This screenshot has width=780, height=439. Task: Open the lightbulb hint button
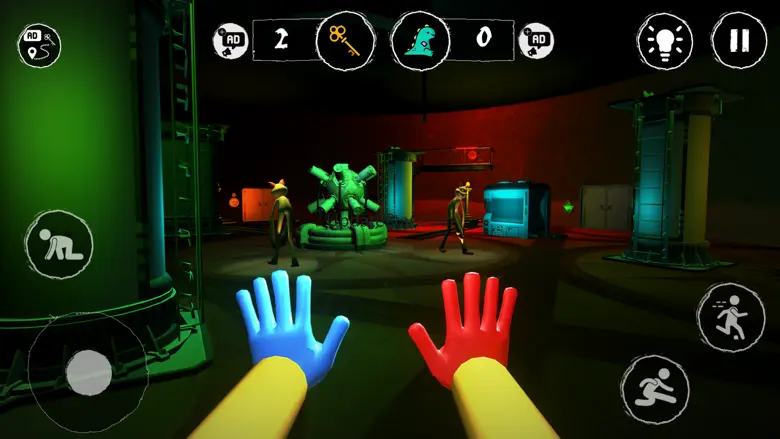[664, 42]
